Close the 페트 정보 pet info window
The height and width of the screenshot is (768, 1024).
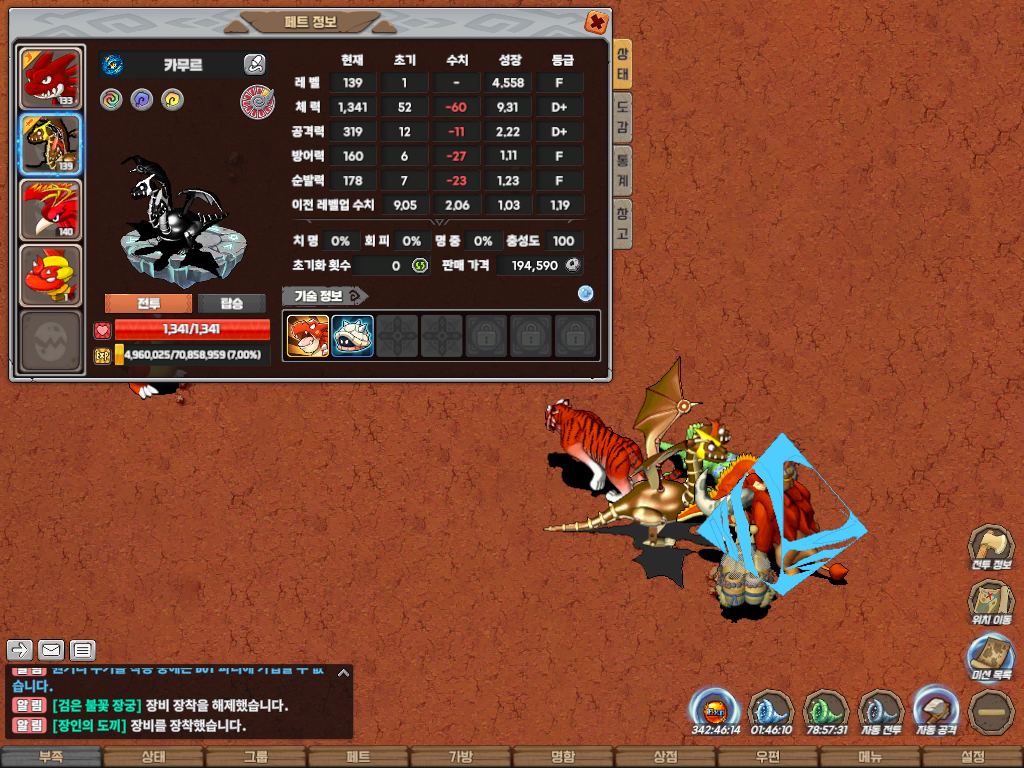coord(595,22)
